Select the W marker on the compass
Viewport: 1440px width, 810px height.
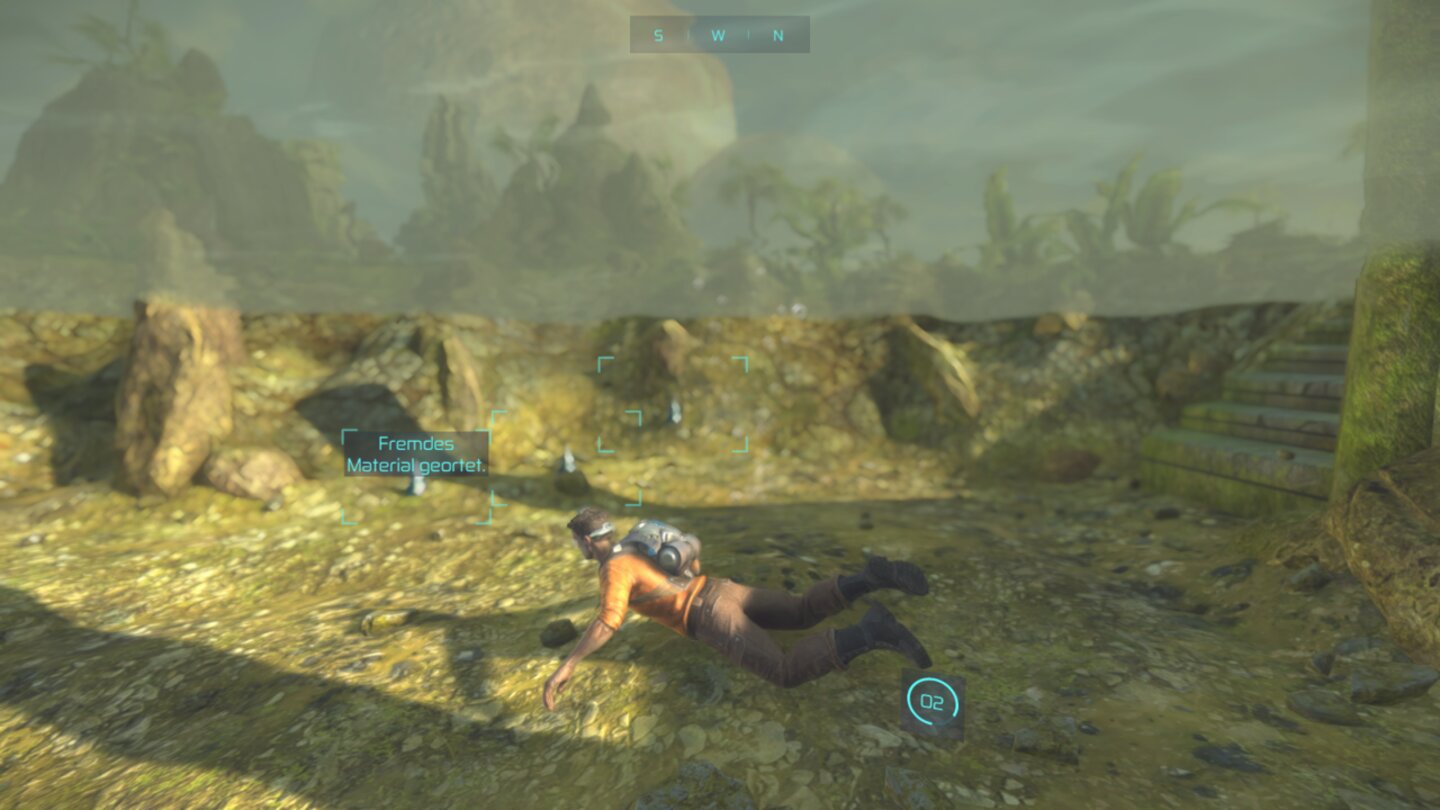tap(718, 36)
